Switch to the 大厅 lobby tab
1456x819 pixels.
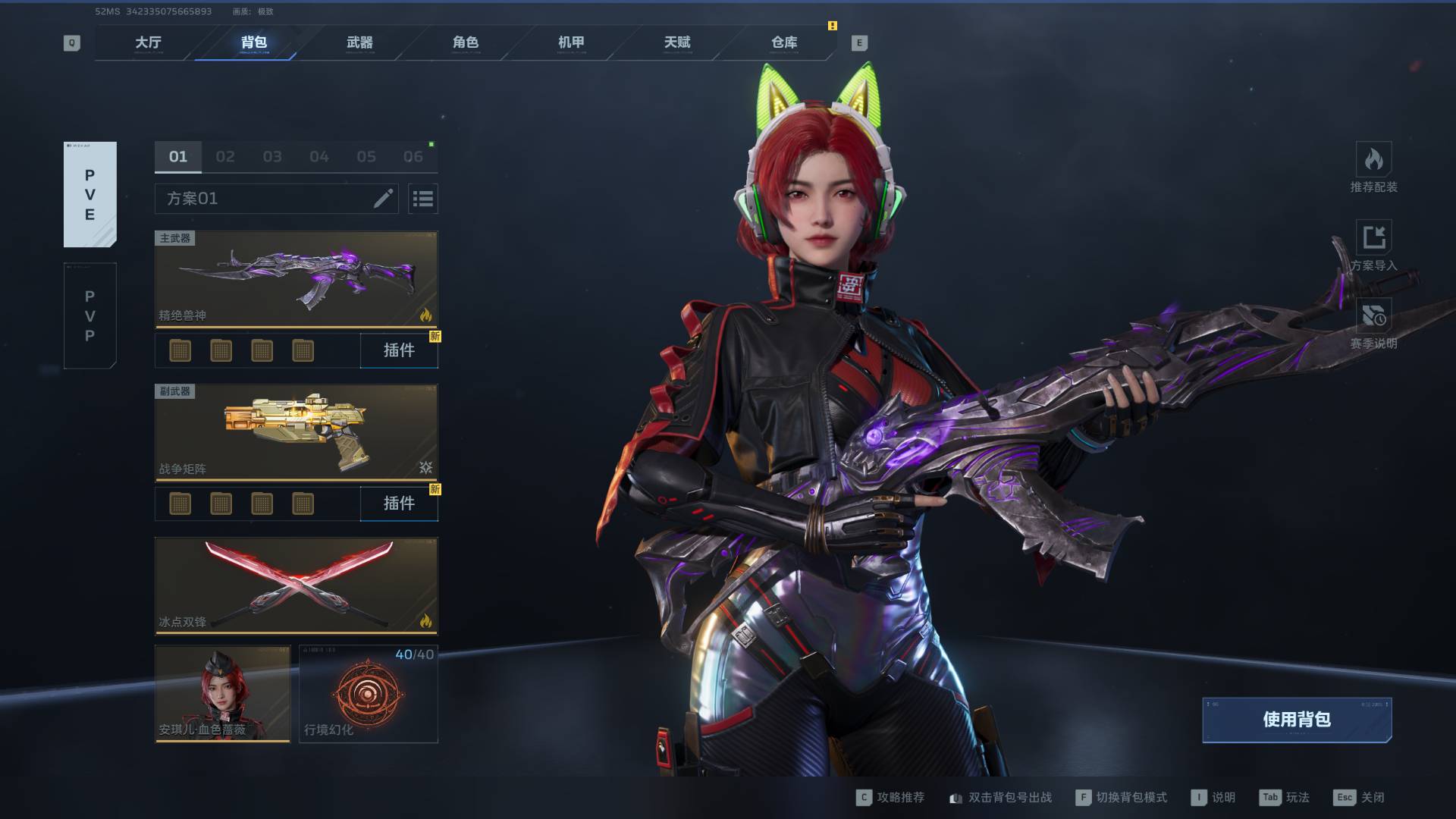148,42
